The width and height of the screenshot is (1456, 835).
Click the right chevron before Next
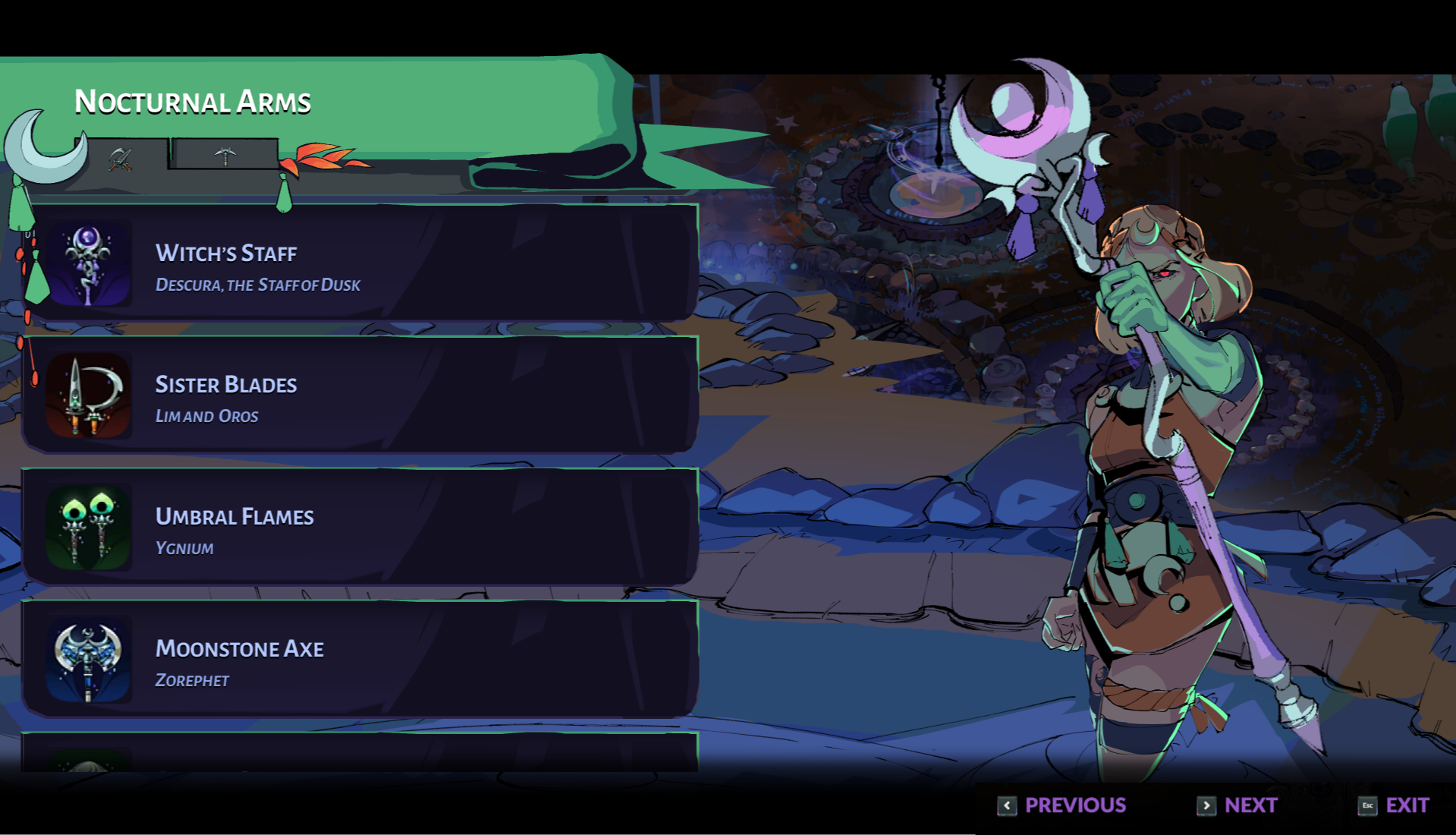pos(1206,806)
